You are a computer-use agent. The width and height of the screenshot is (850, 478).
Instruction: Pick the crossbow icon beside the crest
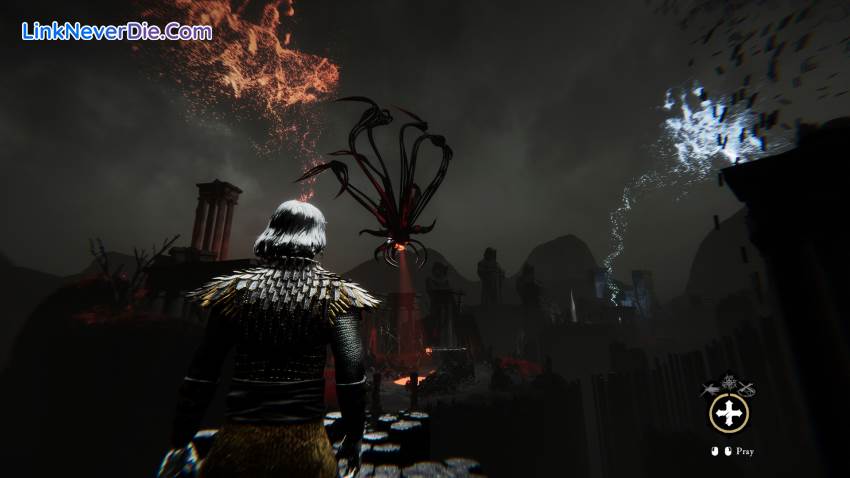746,389
